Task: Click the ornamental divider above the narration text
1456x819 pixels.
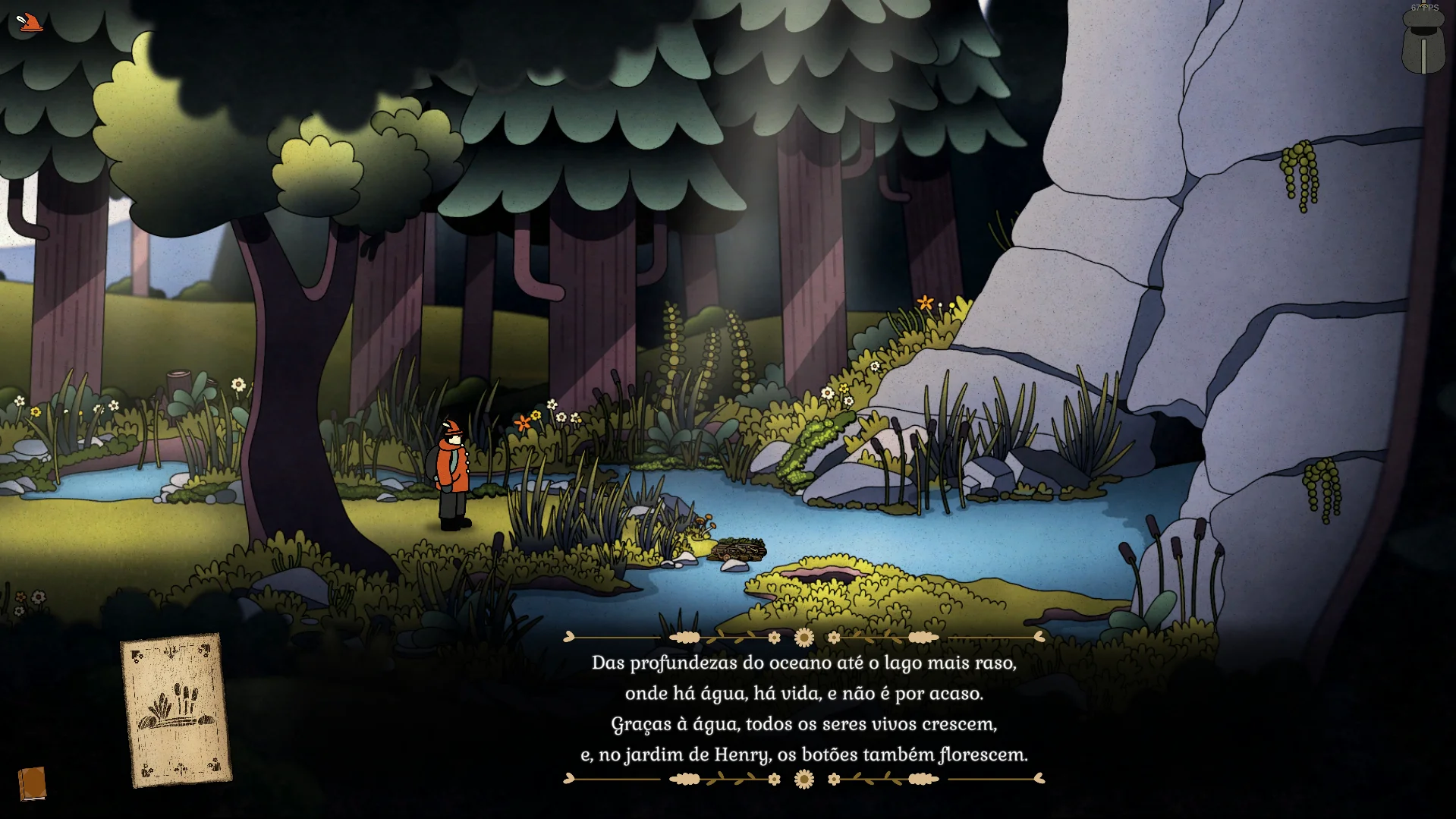Action: tap(803, 636)
